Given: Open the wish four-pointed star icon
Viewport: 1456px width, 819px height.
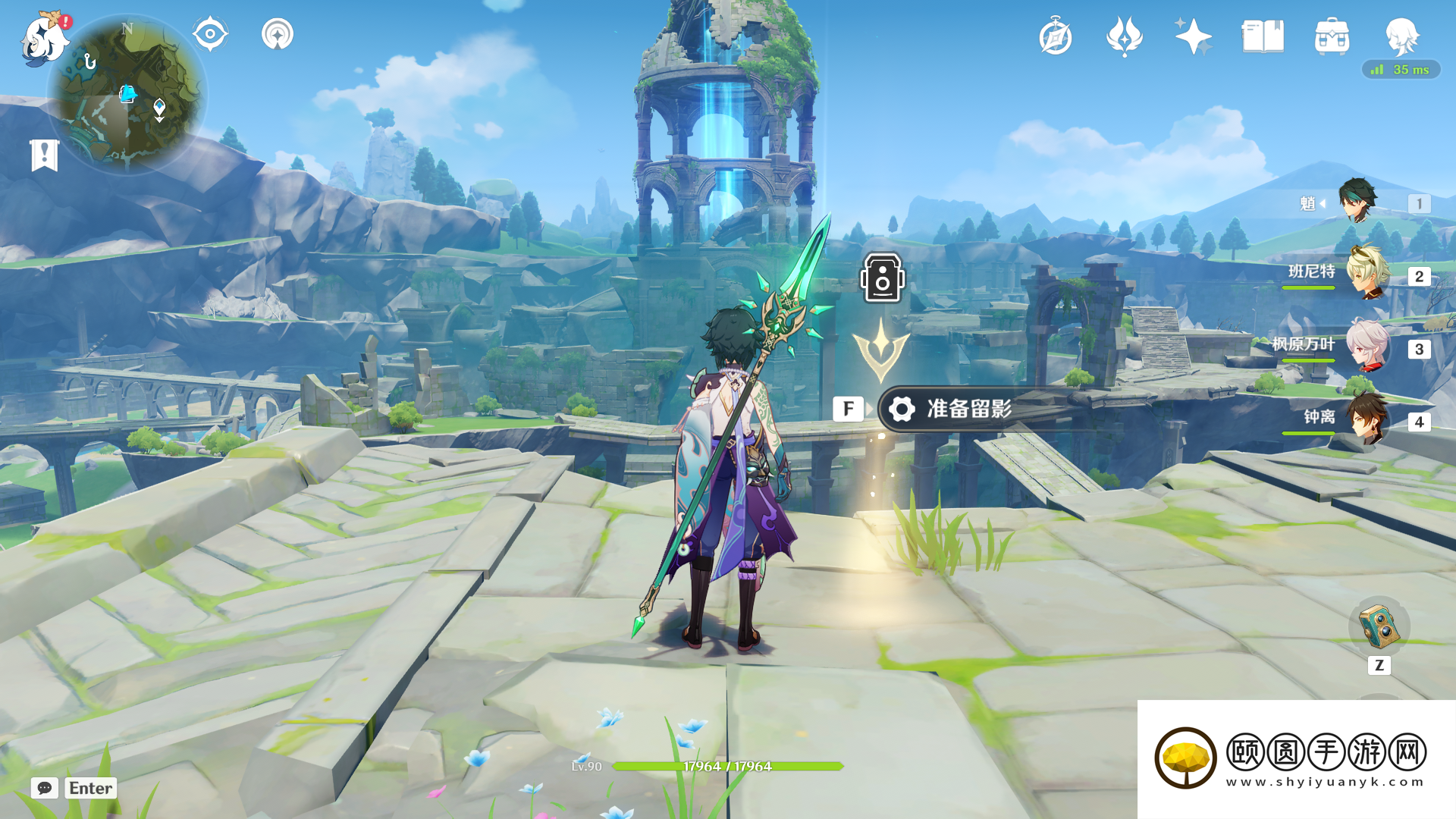Looking at the screenshot, I should 1193,36.
